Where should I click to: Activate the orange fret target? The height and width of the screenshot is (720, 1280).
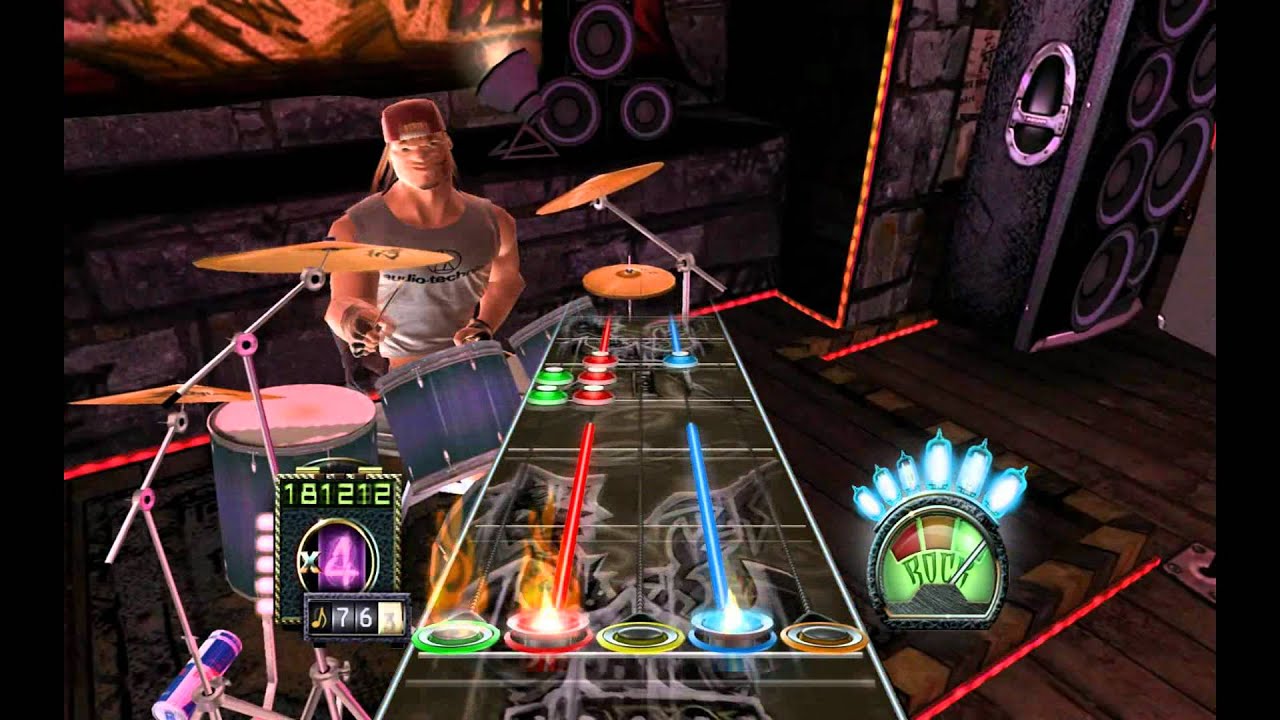823,635
